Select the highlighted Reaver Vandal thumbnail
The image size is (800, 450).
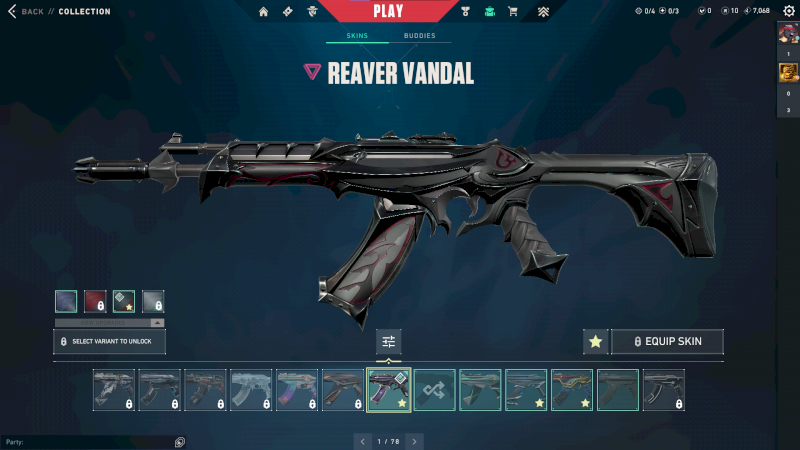click(x=389, y=390)
